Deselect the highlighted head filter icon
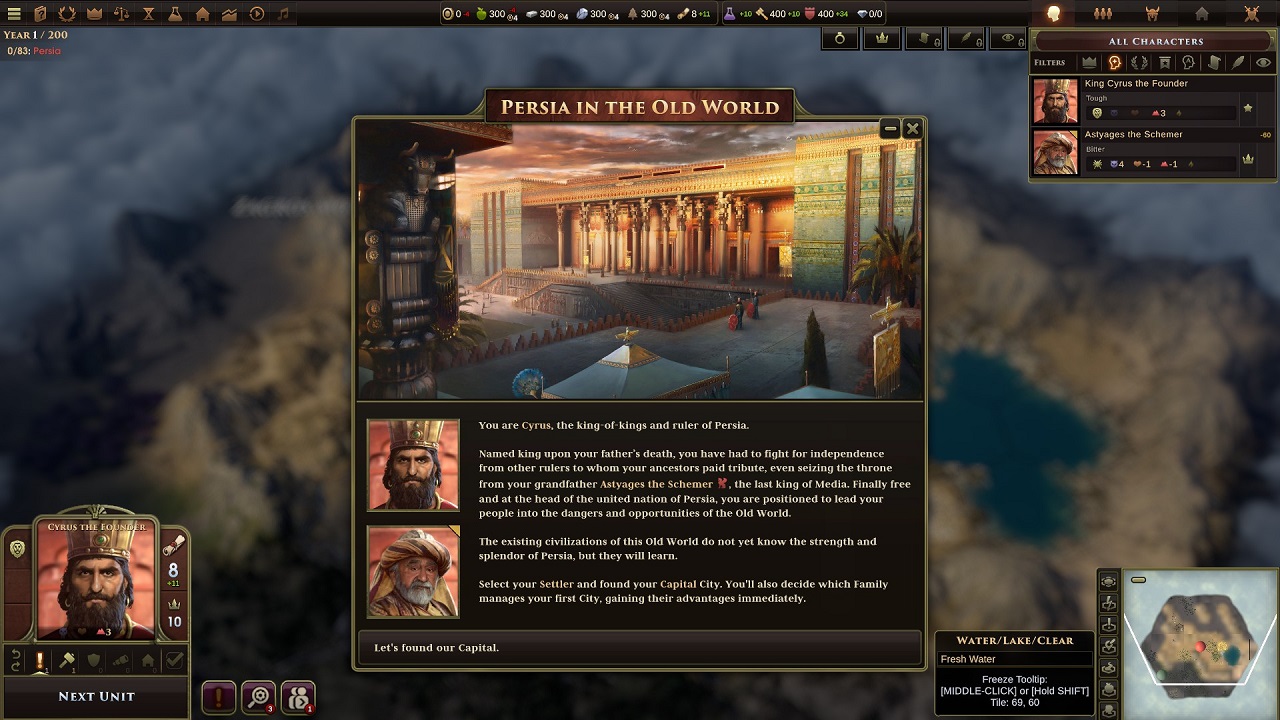Viewport: 1280px width, 720px height. click(x=1115, y=62)
